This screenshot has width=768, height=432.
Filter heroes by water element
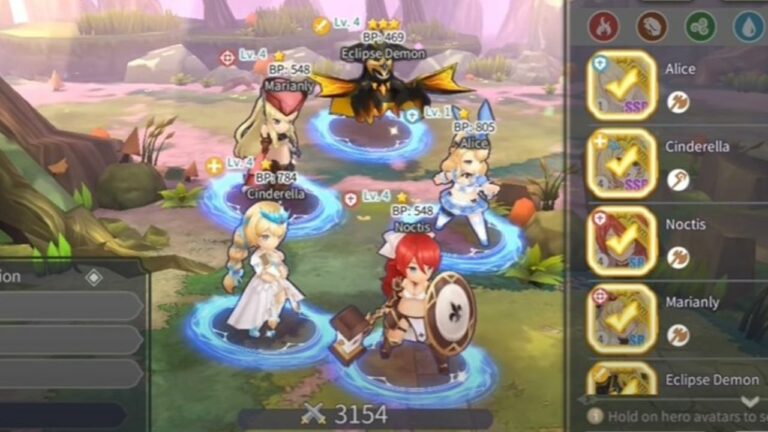[748, 26]
